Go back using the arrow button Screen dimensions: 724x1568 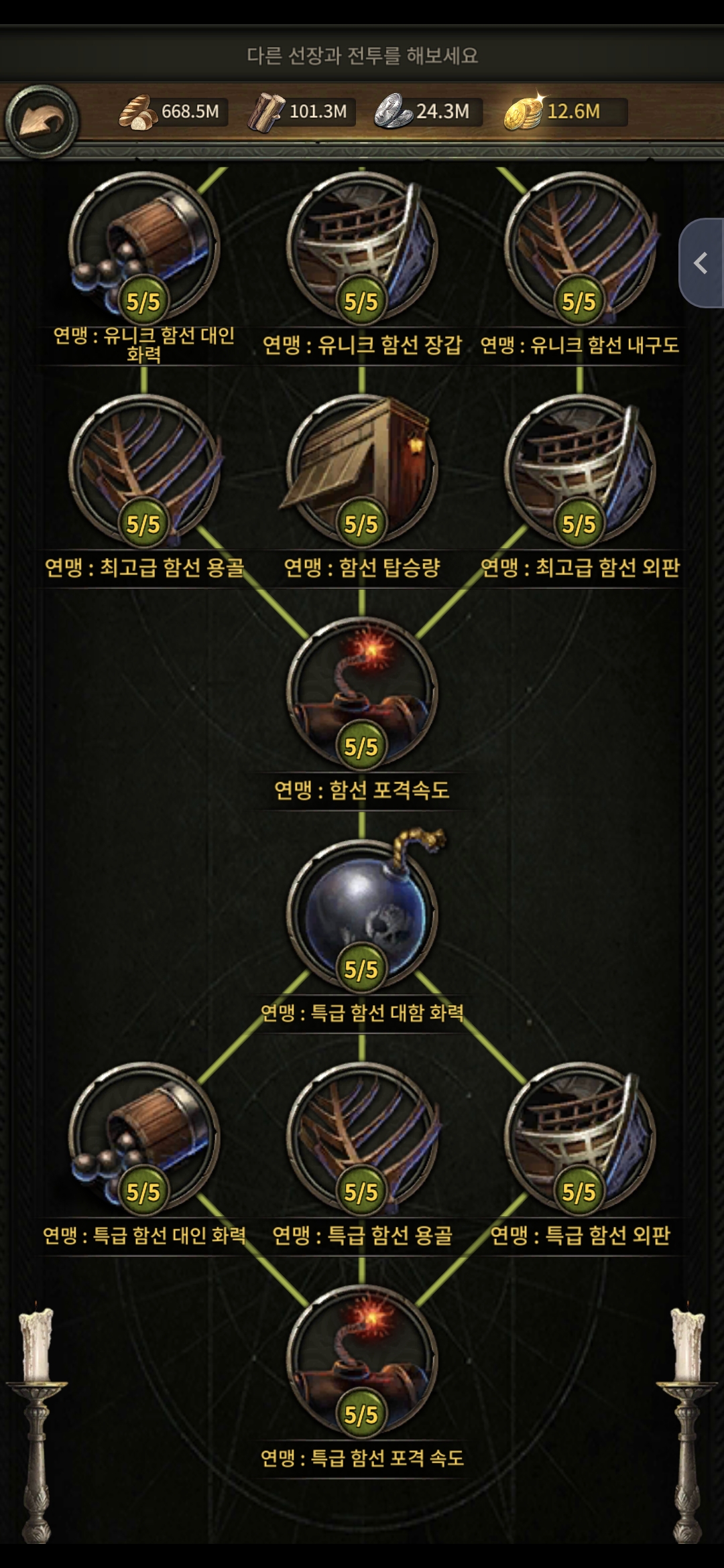coord(42,121)
